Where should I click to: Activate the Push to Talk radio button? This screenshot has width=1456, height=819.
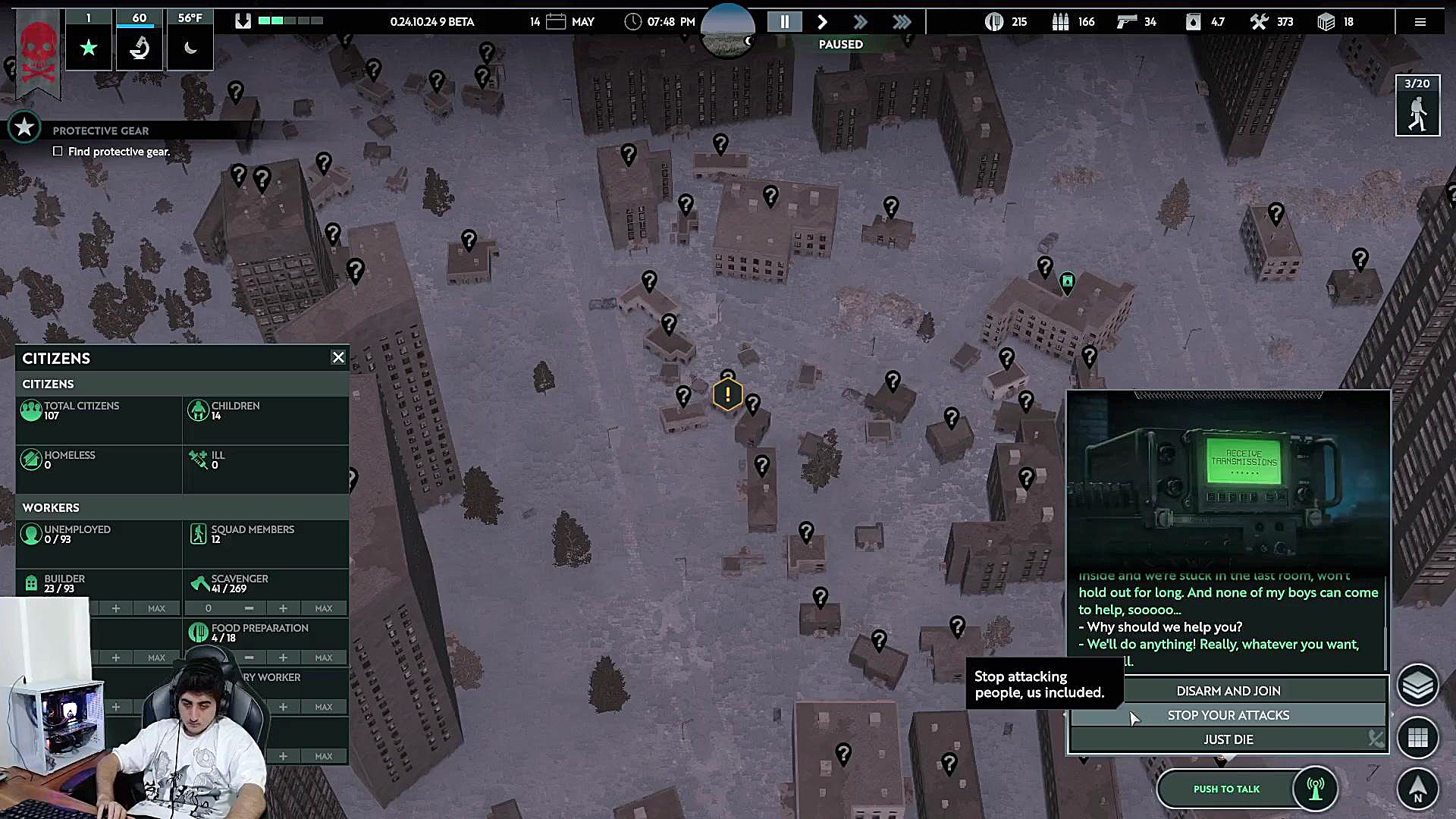pyautogui.click(x=1226, y=789)
